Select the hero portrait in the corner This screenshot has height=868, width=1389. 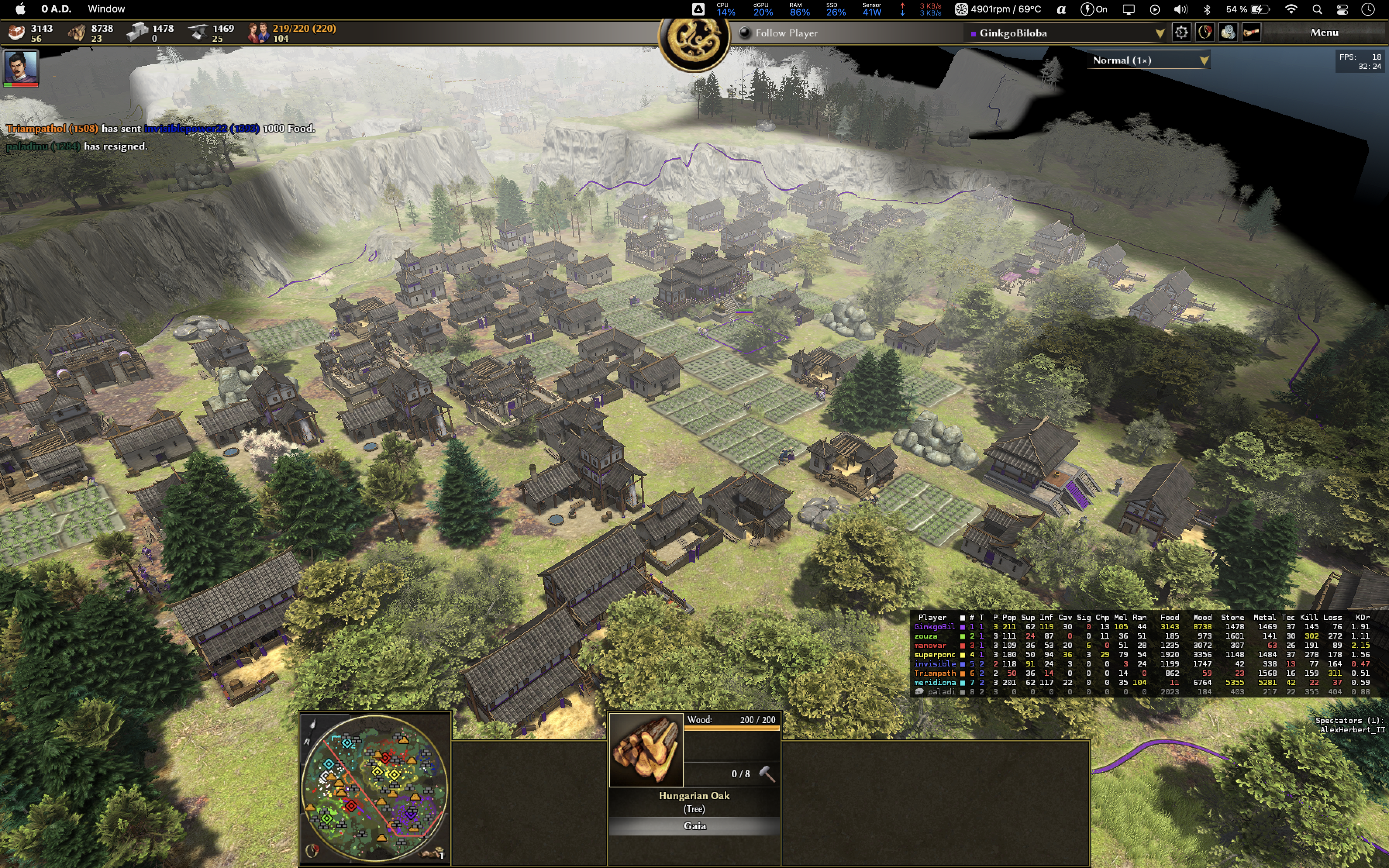coord(21,67)
